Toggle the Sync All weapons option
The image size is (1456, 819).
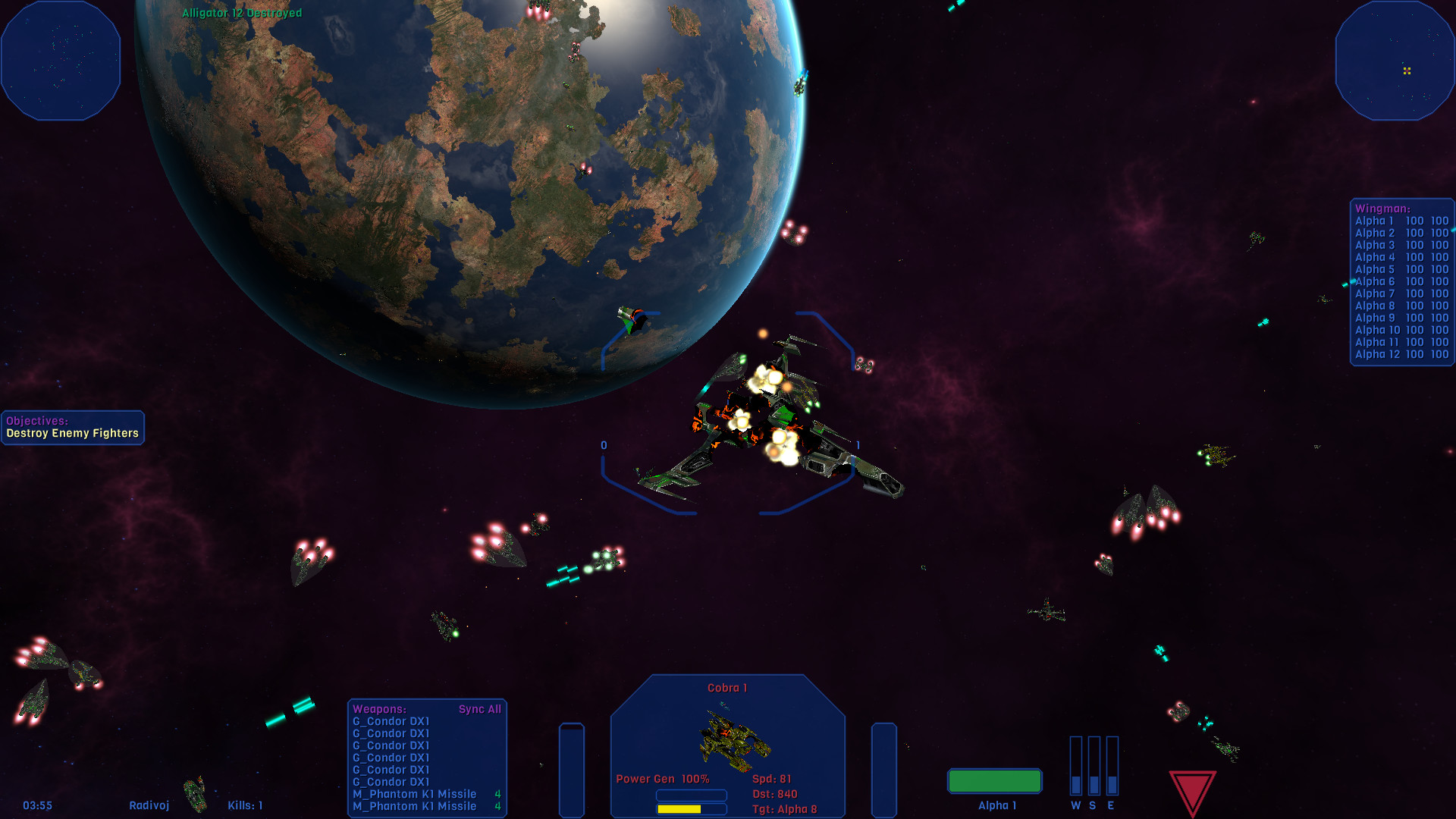[480, 709]
